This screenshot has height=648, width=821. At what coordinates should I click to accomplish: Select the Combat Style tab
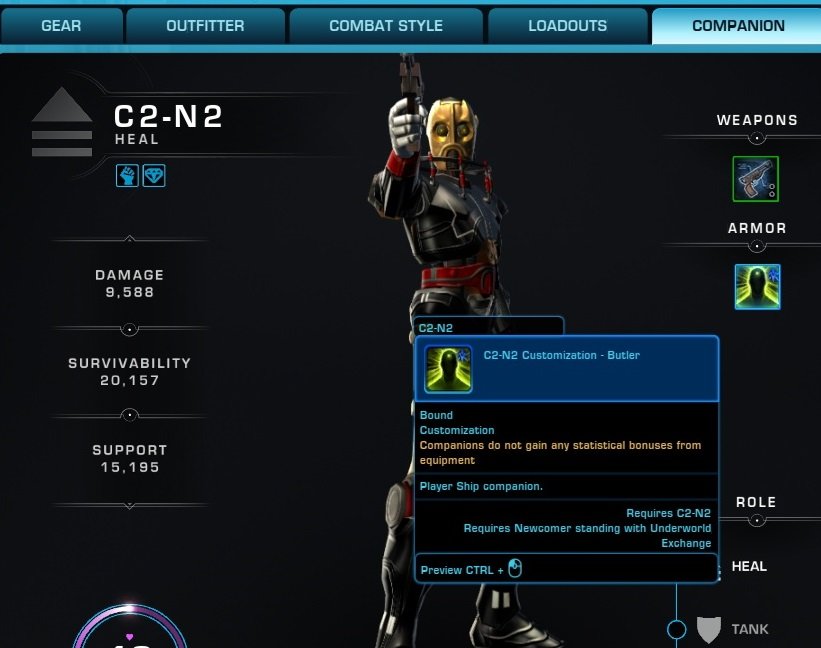385,26
